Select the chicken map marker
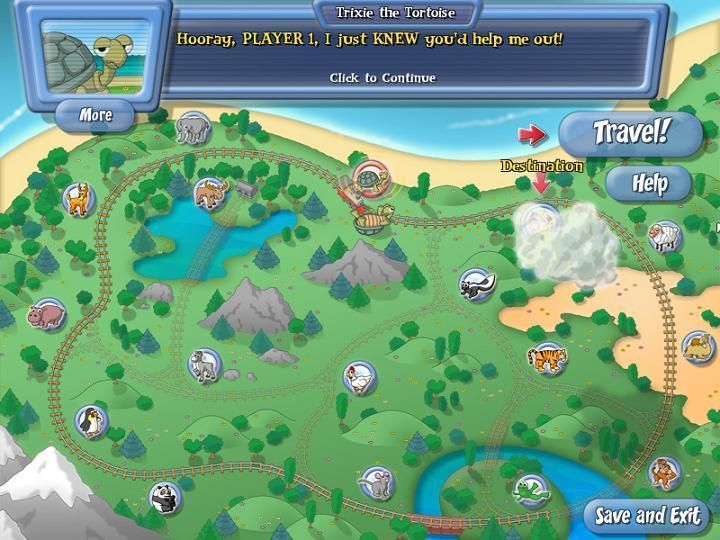Screen dimensions: 720x540 click(x=359, y=377)
